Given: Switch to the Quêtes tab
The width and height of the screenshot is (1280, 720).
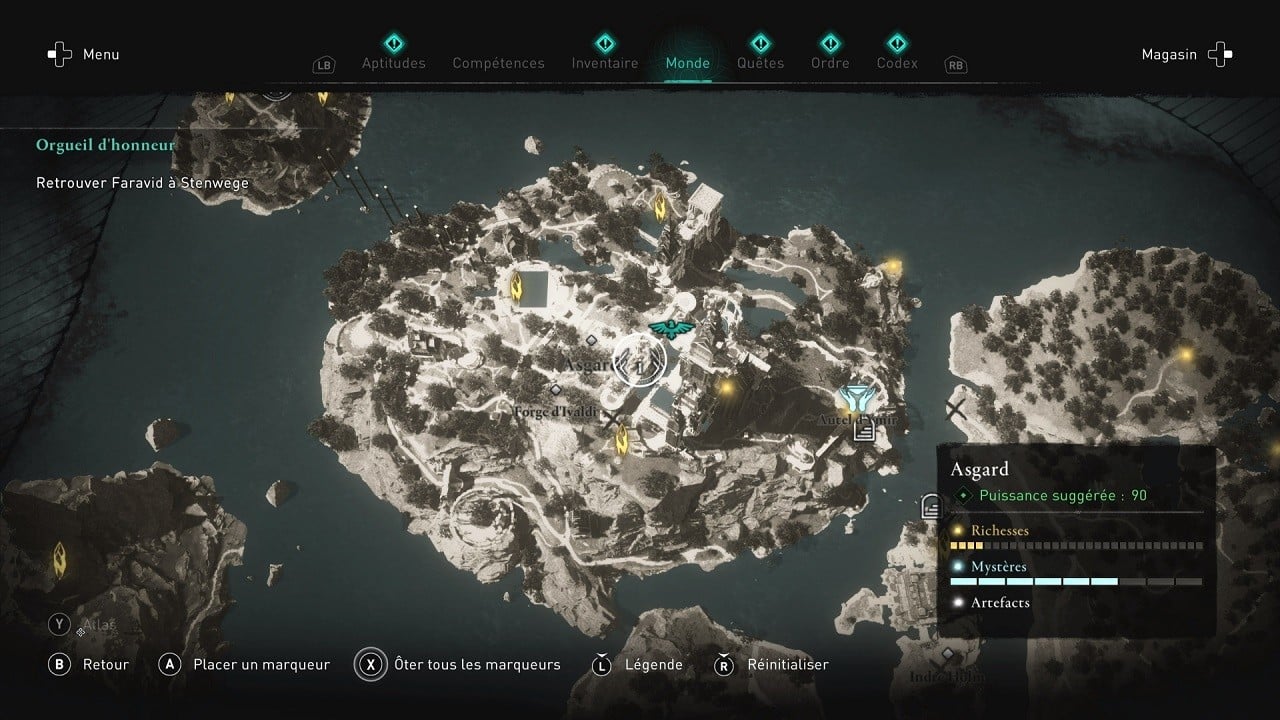Looking at the screenshot, I should (x=760, y=62).
